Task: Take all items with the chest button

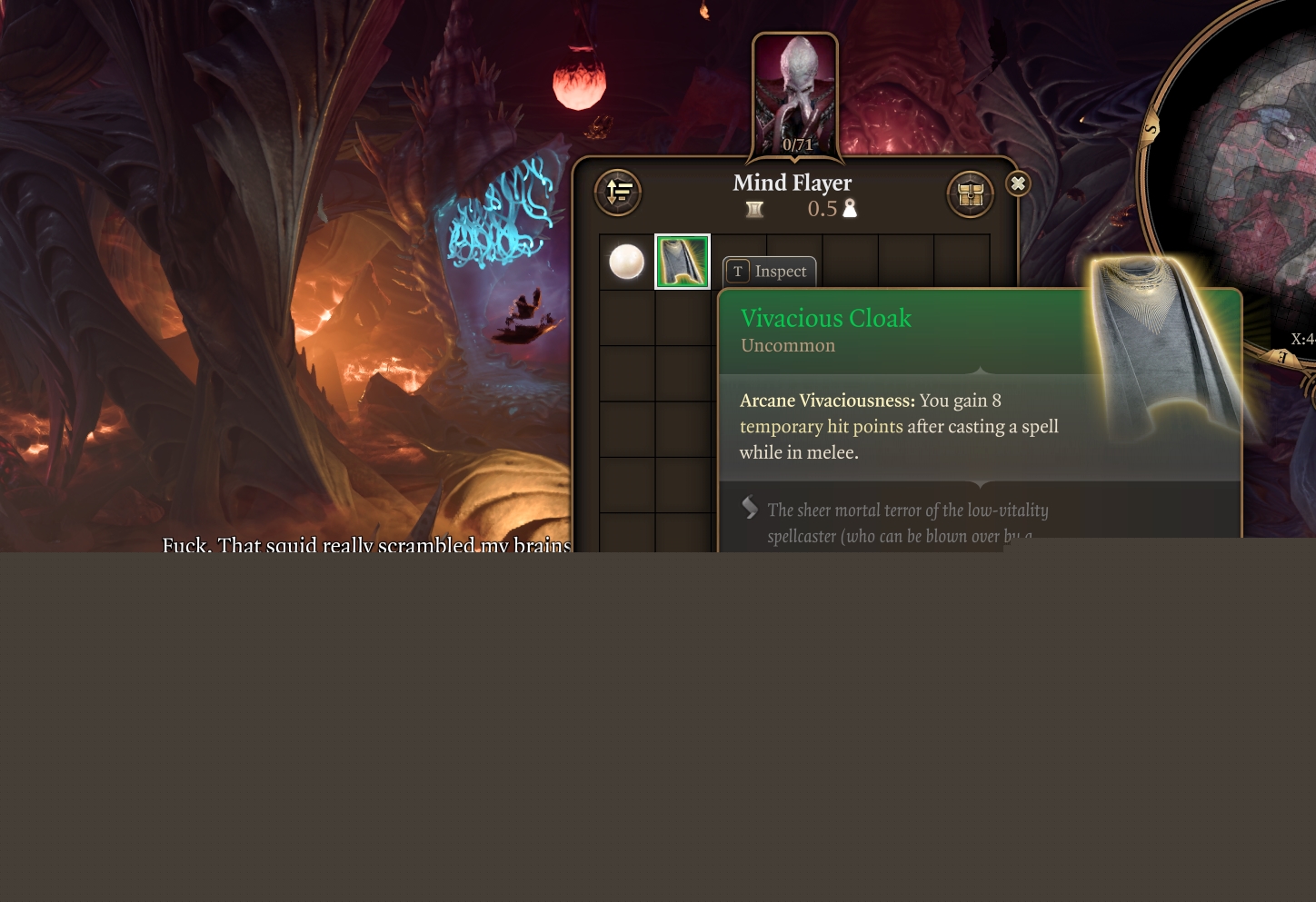Action: [970, 193]
